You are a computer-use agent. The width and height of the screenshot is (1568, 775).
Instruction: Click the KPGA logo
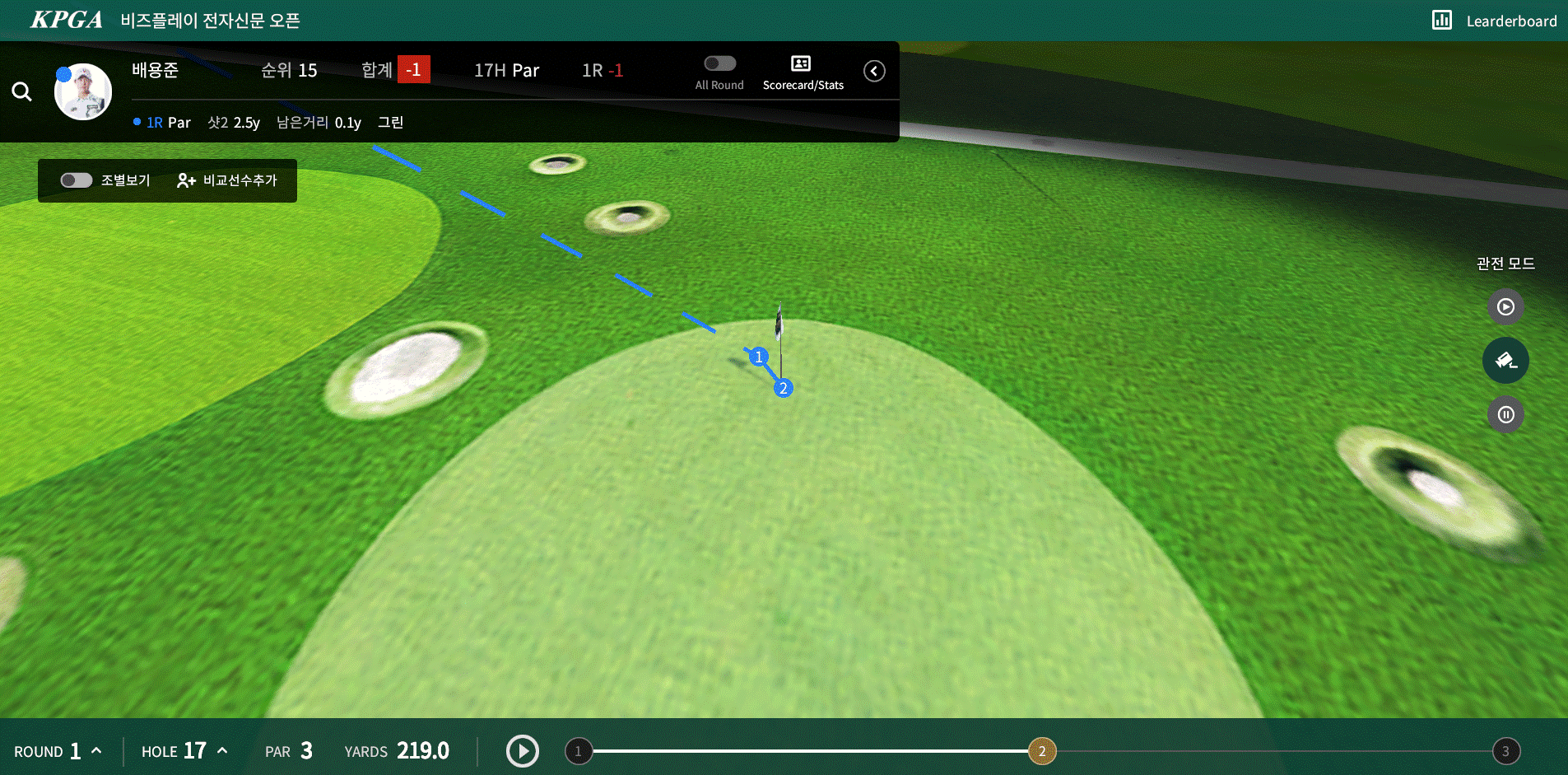(67, 20)
